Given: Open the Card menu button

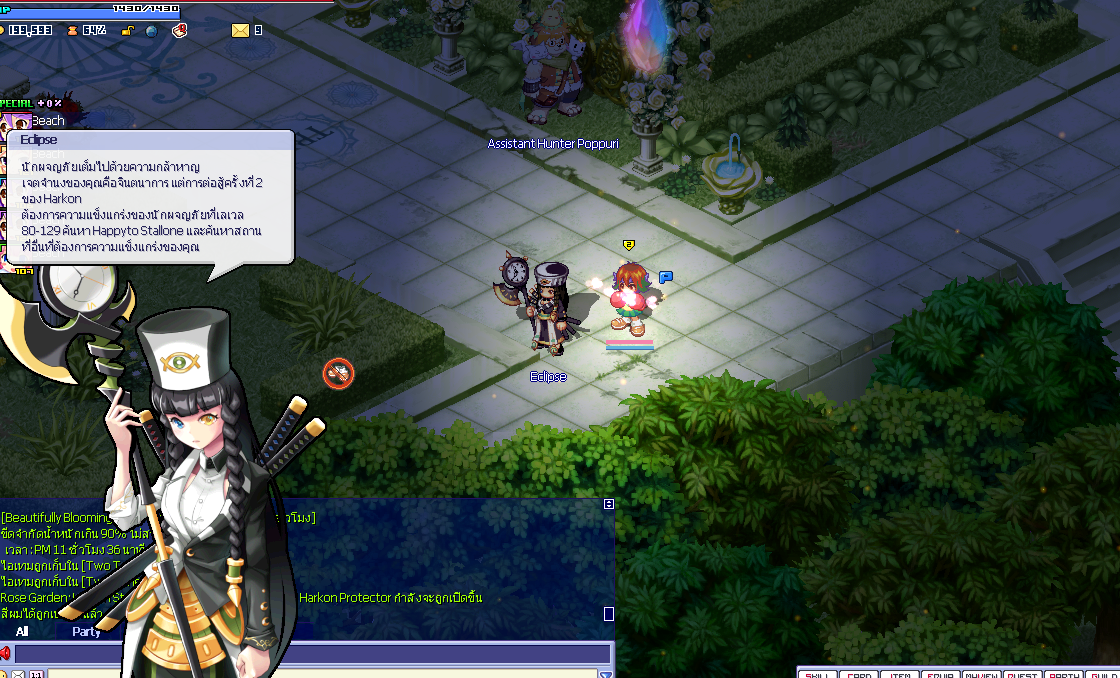Looking at the screenshot, I should [x=859, y=673].
